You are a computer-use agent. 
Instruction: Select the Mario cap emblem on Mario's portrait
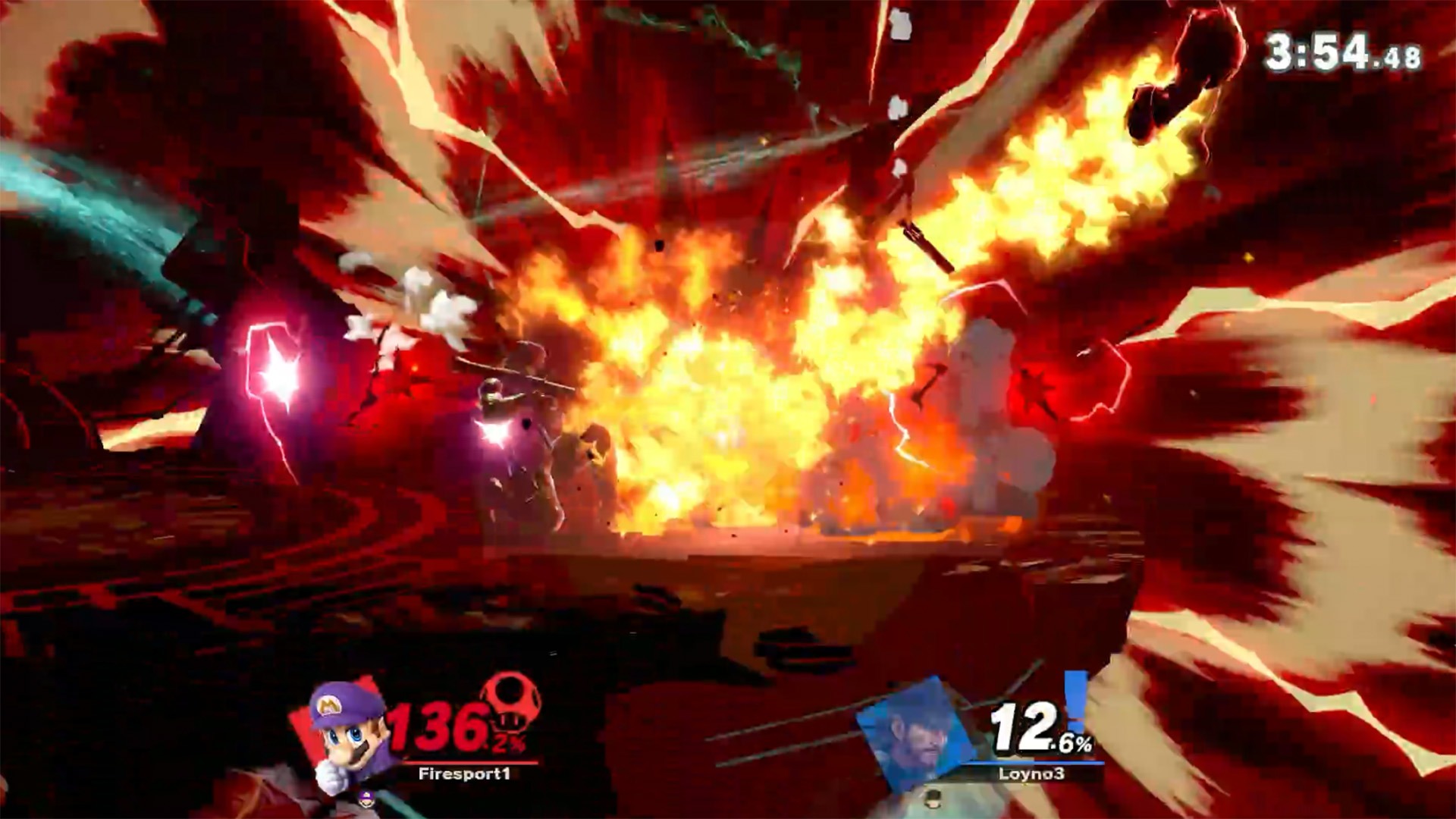coord(329,705)
